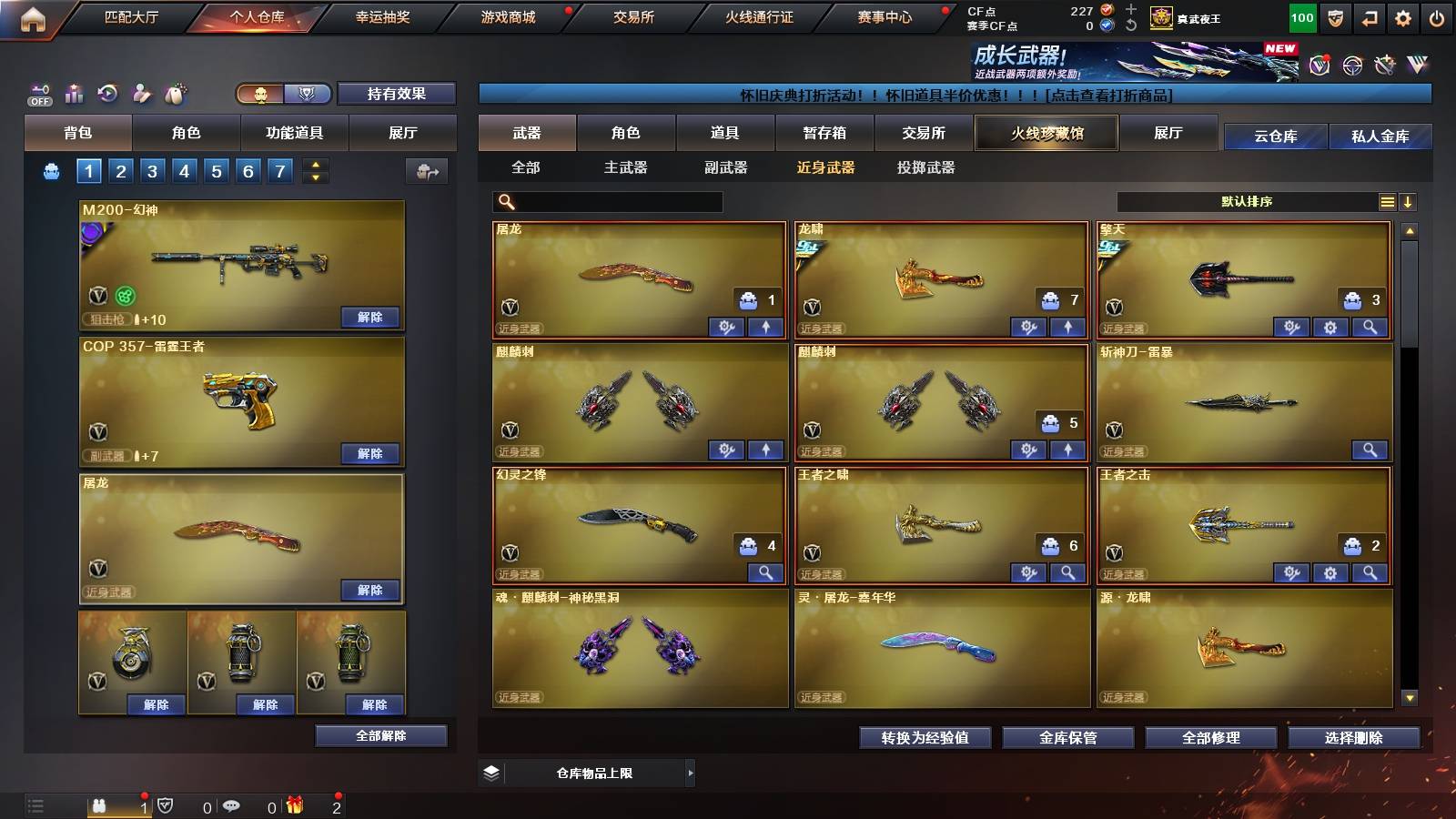The image size is (1456, 819).
Task: Toggle the upgrade arrow on 麒麟刺 card
Action: point(765,450)
